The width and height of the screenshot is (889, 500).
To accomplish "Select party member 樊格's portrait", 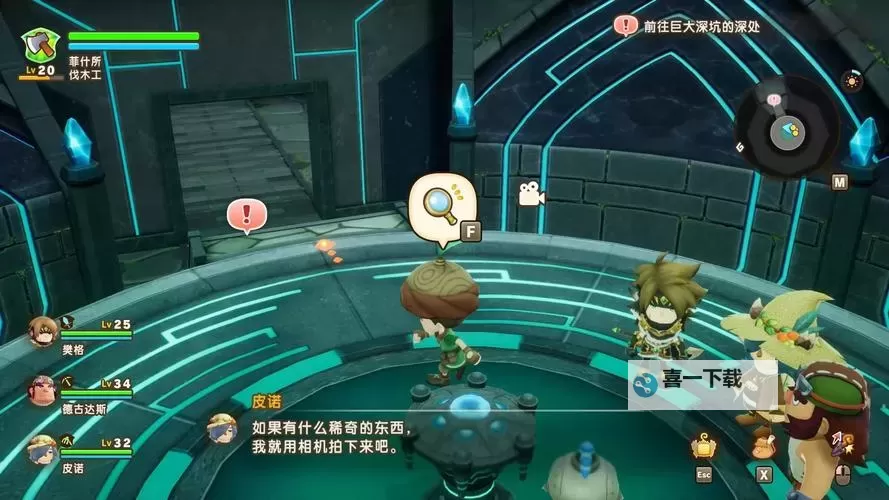I will tap(42, 330).
